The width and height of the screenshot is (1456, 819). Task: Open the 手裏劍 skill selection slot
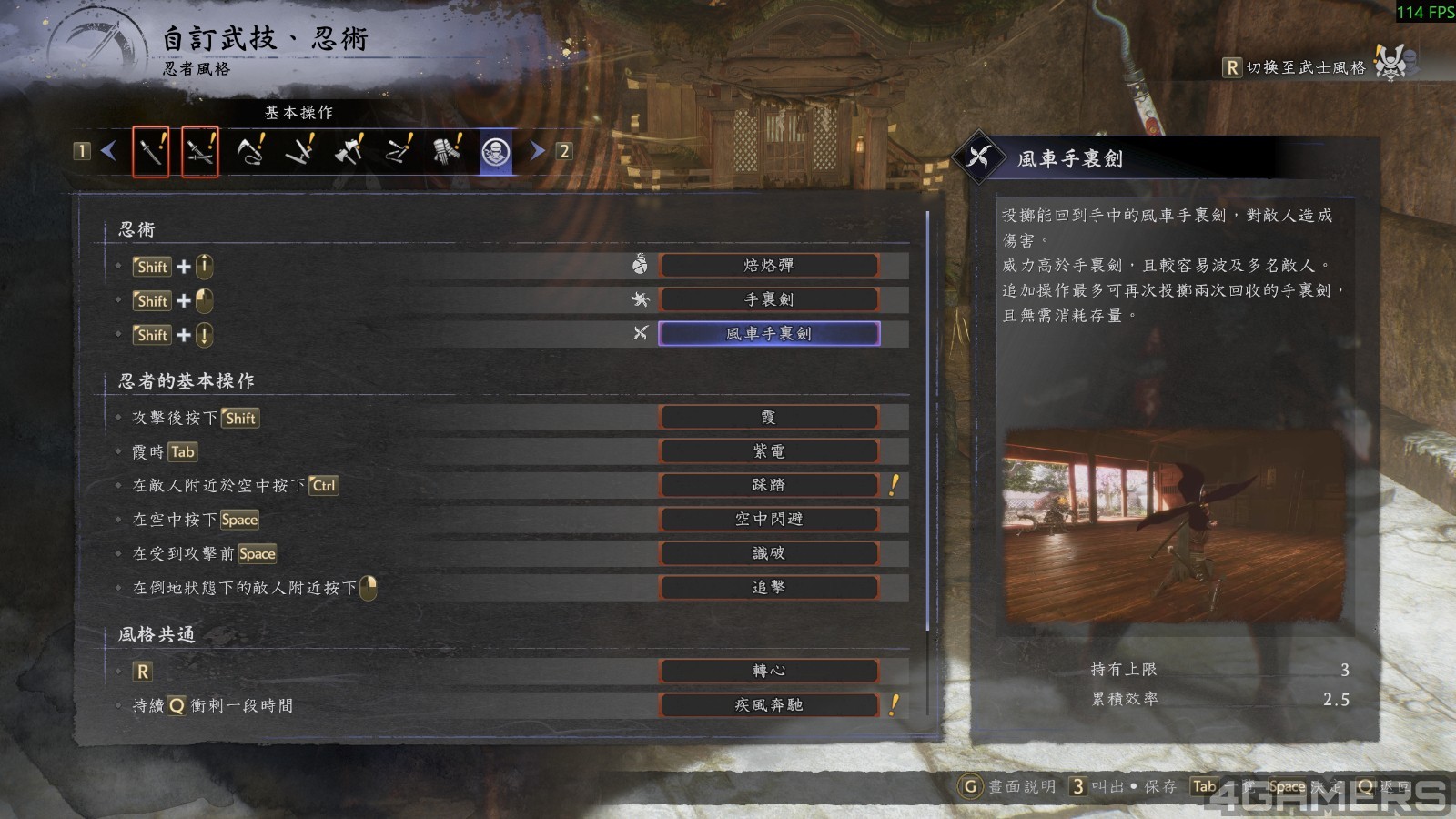(769, 298)
